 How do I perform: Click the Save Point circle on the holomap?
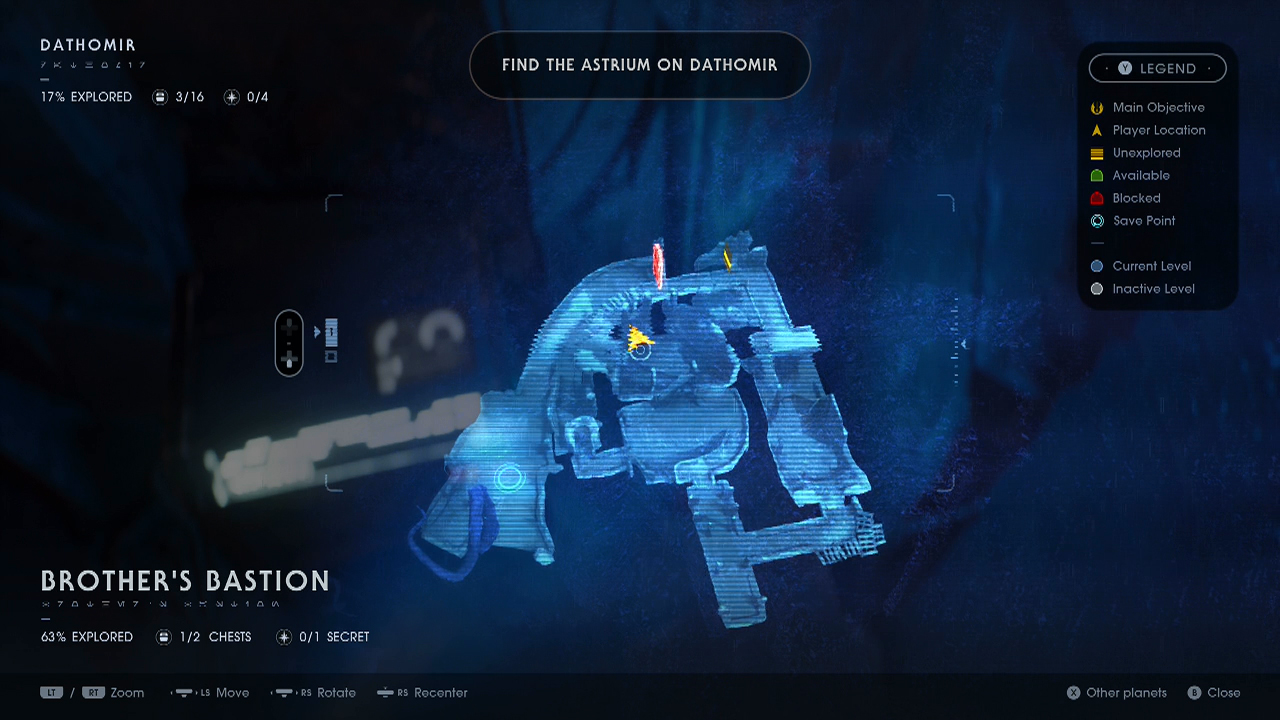point(509,479)
